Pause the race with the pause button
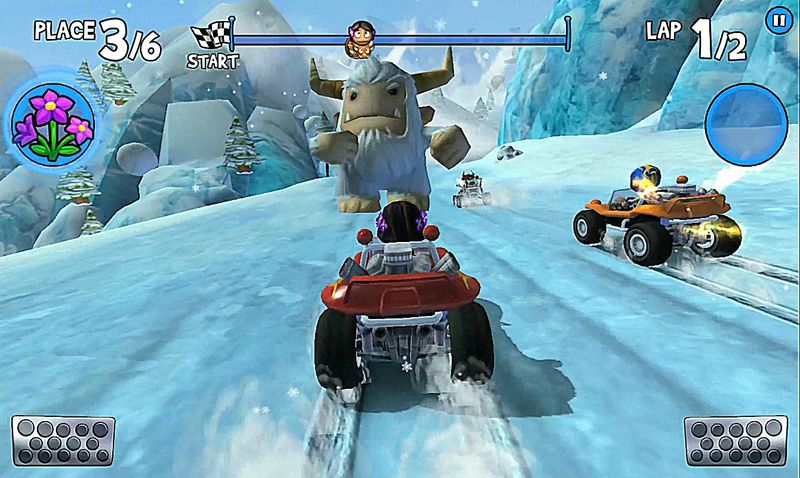 pos(776,18)
